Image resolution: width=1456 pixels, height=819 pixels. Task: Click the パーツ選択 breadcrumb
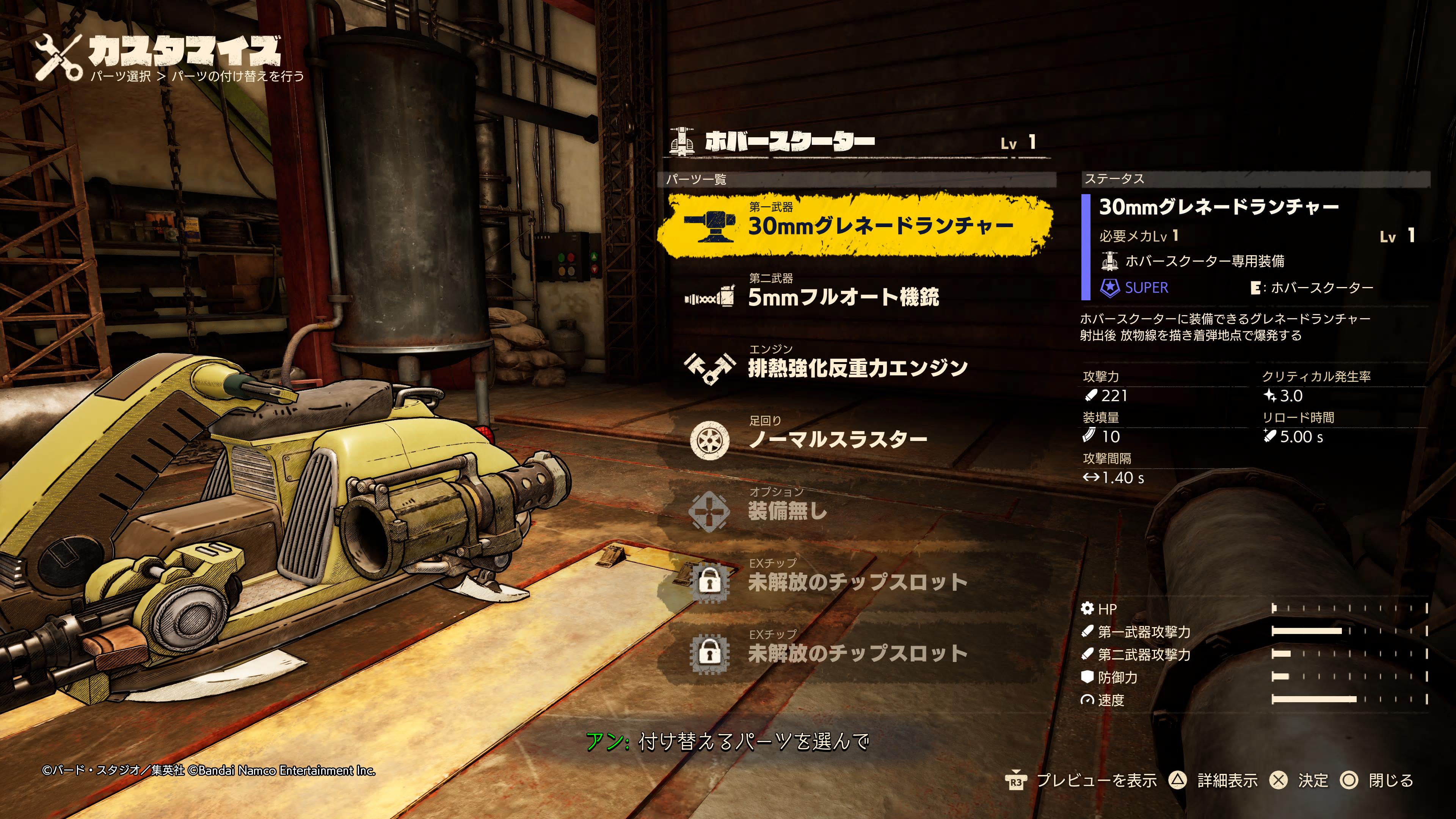click(x=121, y=76)
